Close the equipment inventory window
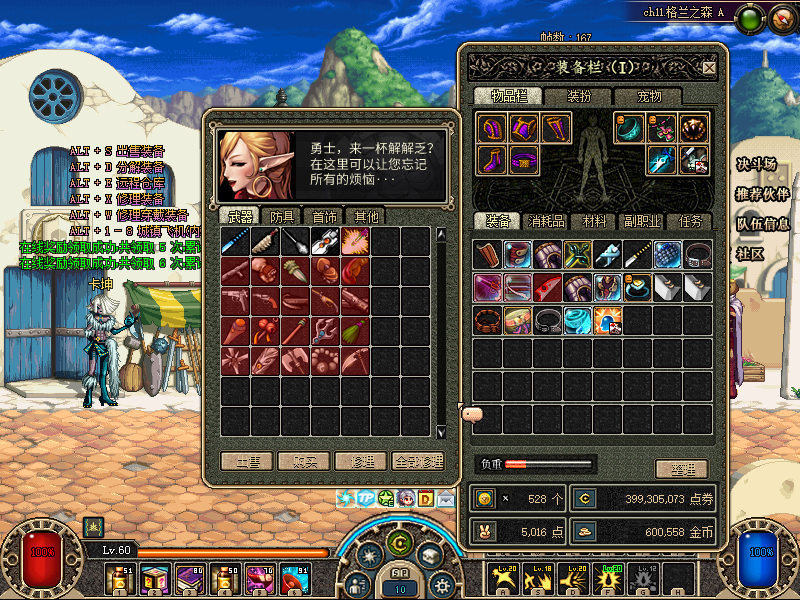 click(709, 68)
